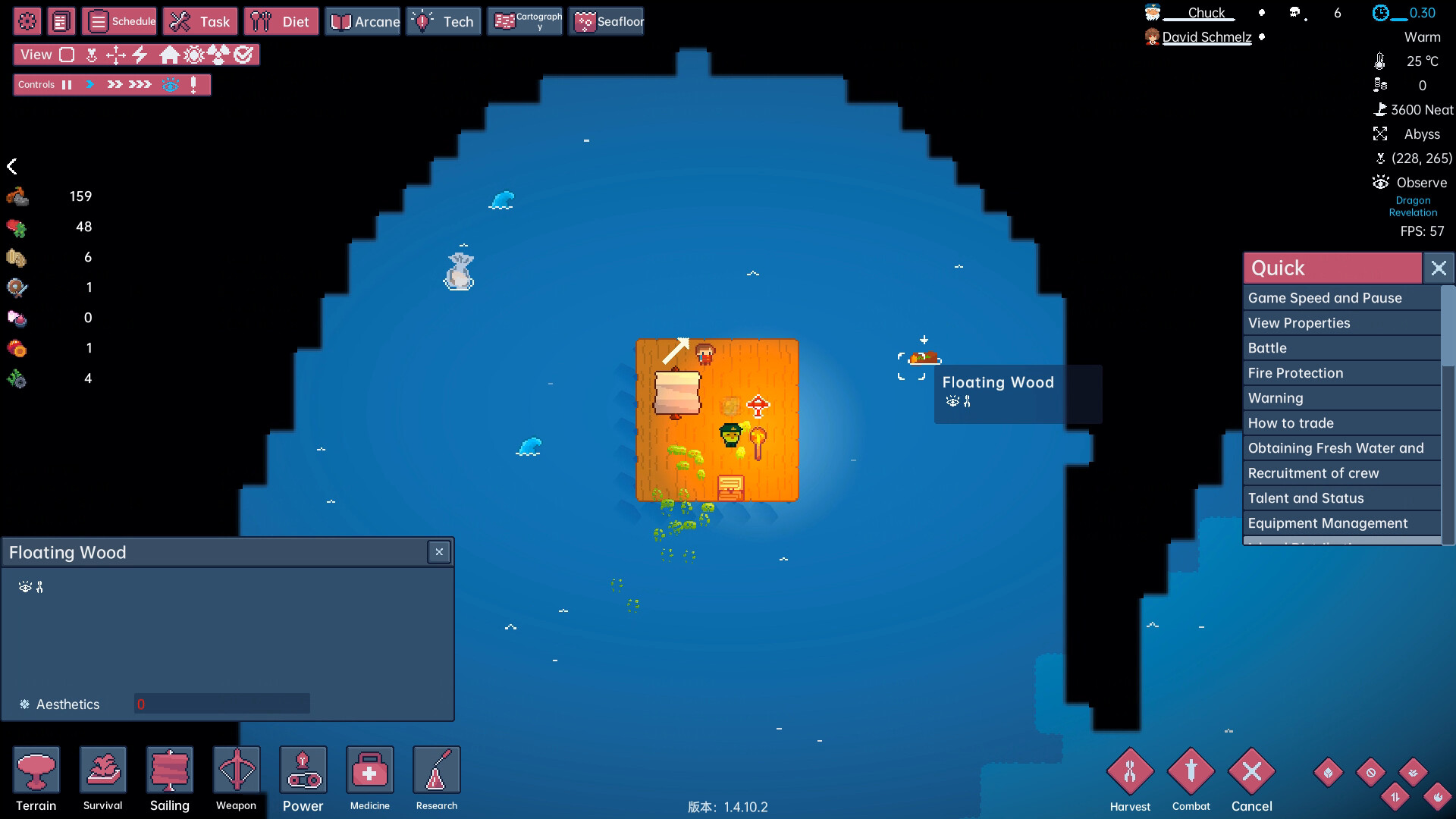Open the Seafloor view
This screenshot has height=819, width=1456.
coord(605,21)
